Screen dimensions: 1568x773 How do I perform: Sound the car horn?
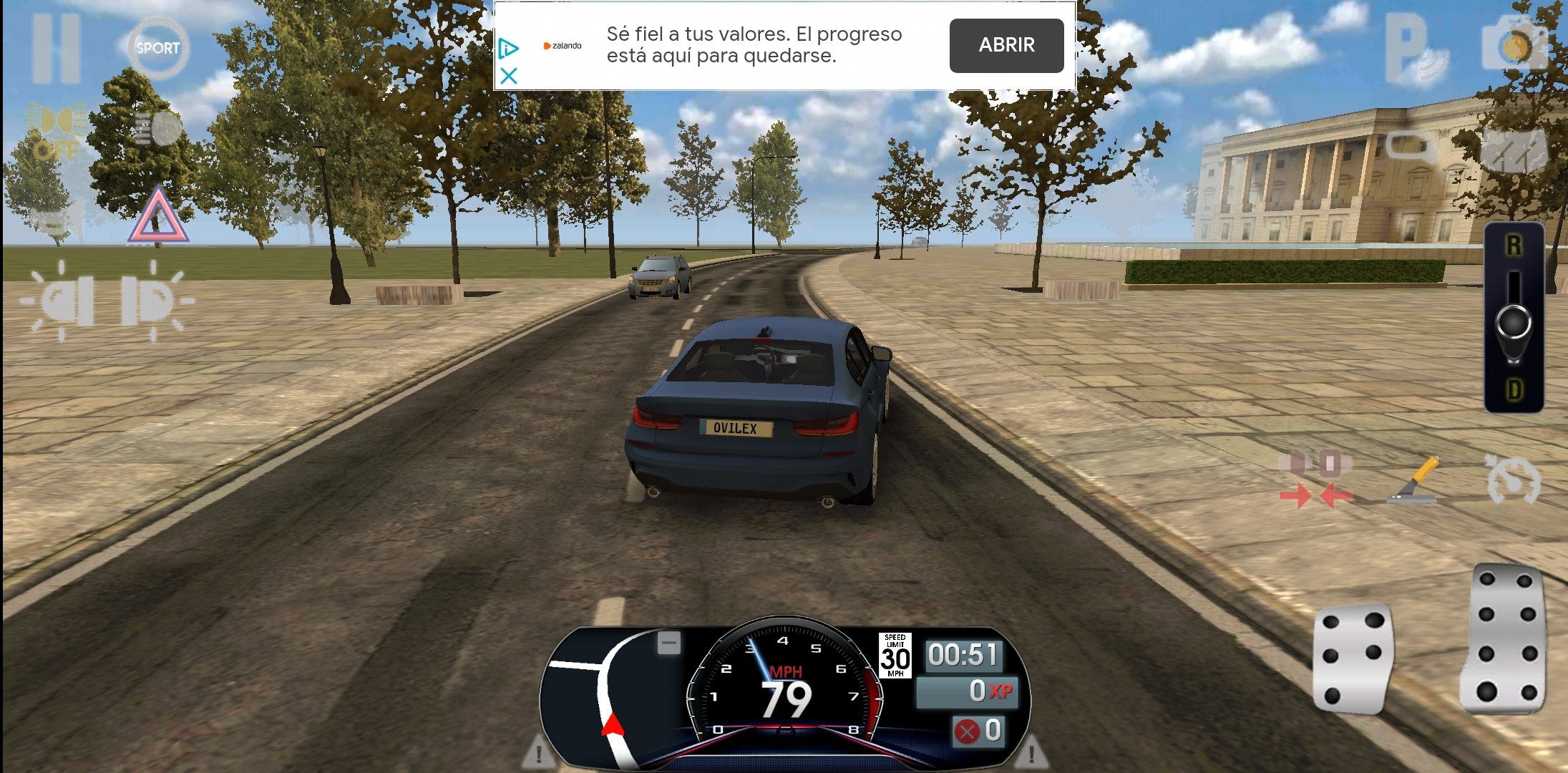pos(56,218)
